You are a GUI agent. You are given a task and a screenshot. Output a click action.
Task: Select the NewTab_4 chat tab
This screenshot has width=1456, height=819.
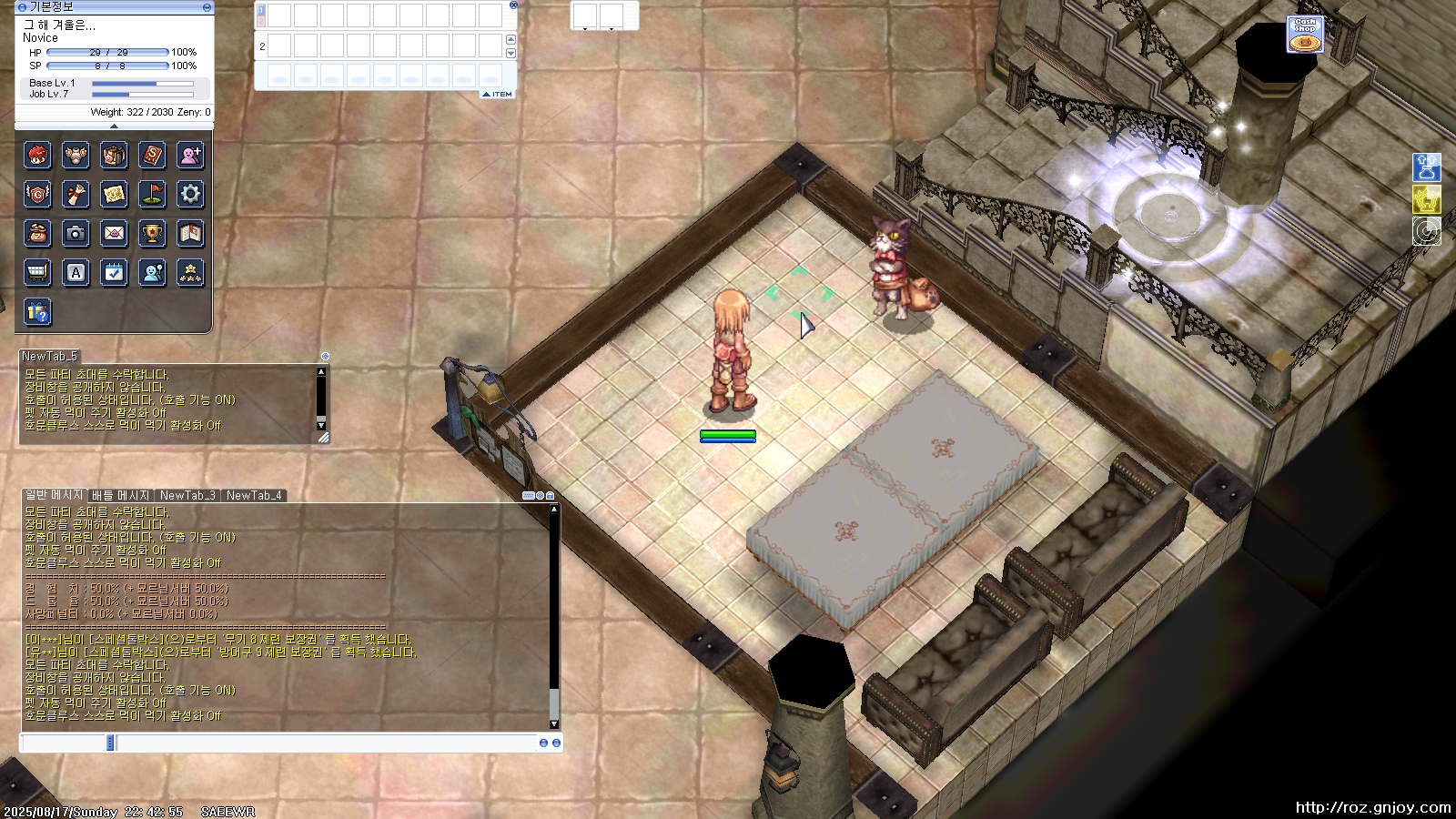coord(254,496)
